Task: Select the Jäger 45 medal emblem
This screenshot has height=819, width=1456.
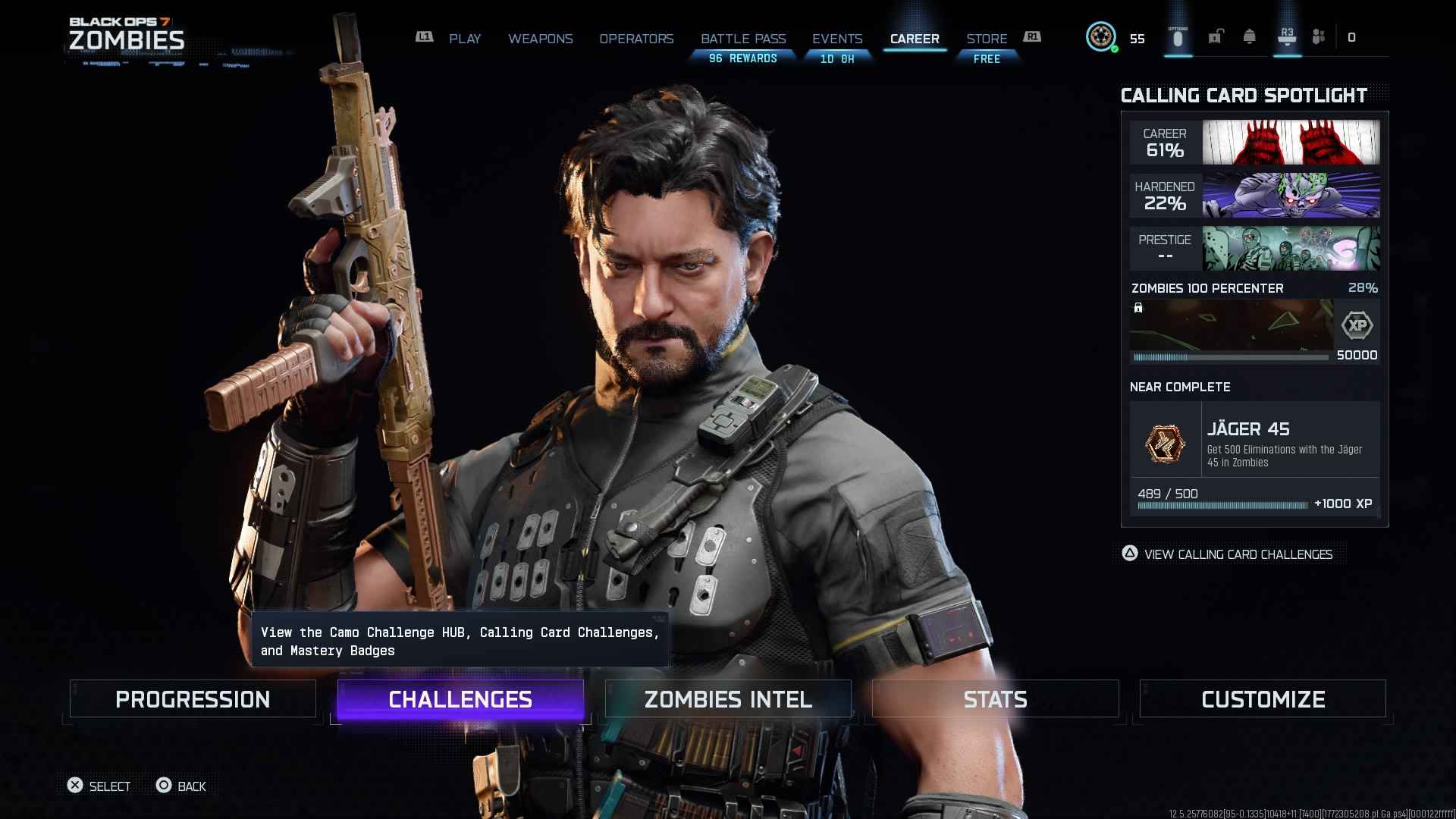Action: pos(1166,444)
